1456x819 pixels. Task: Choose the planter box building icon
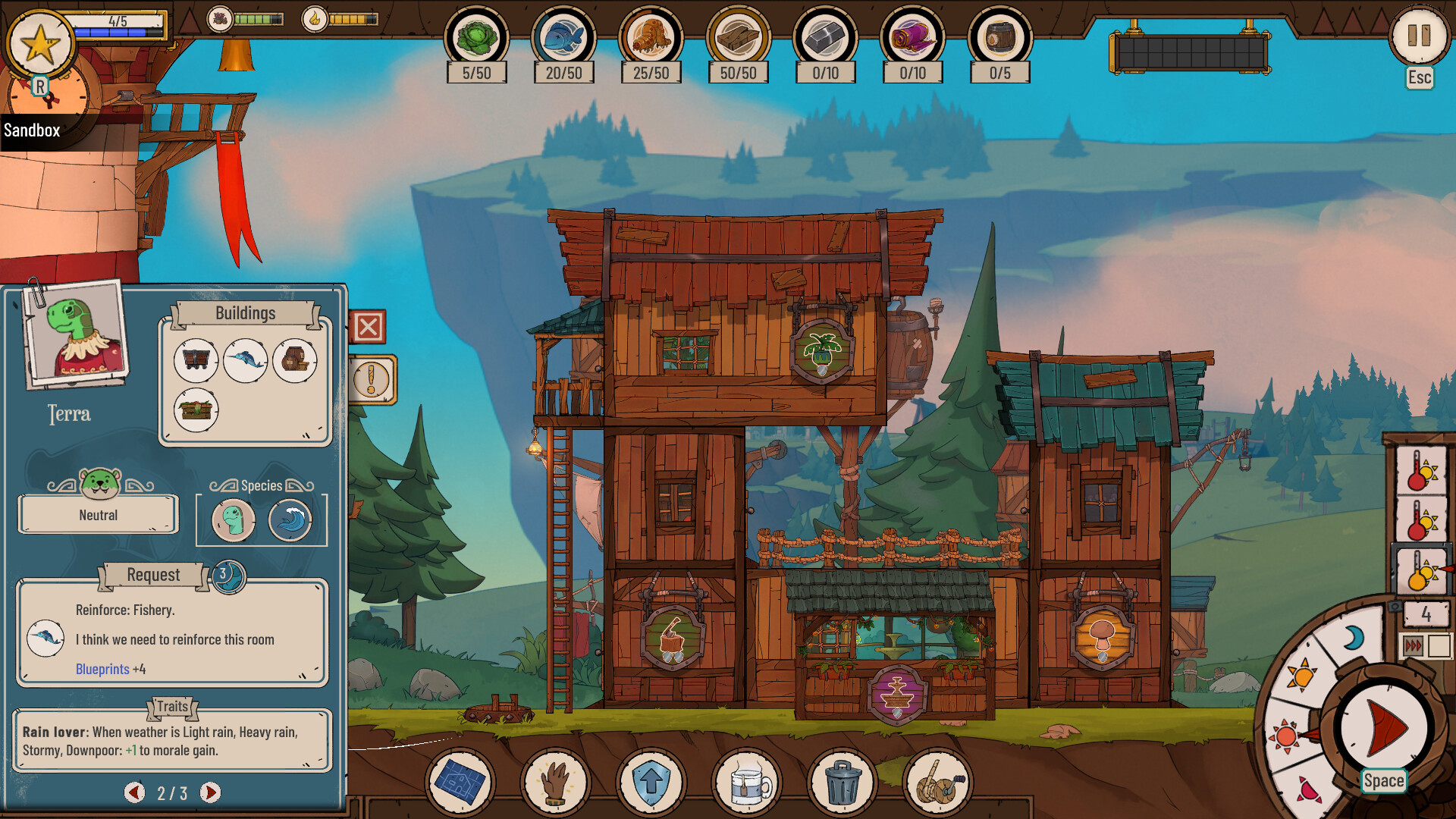[196, 410]
